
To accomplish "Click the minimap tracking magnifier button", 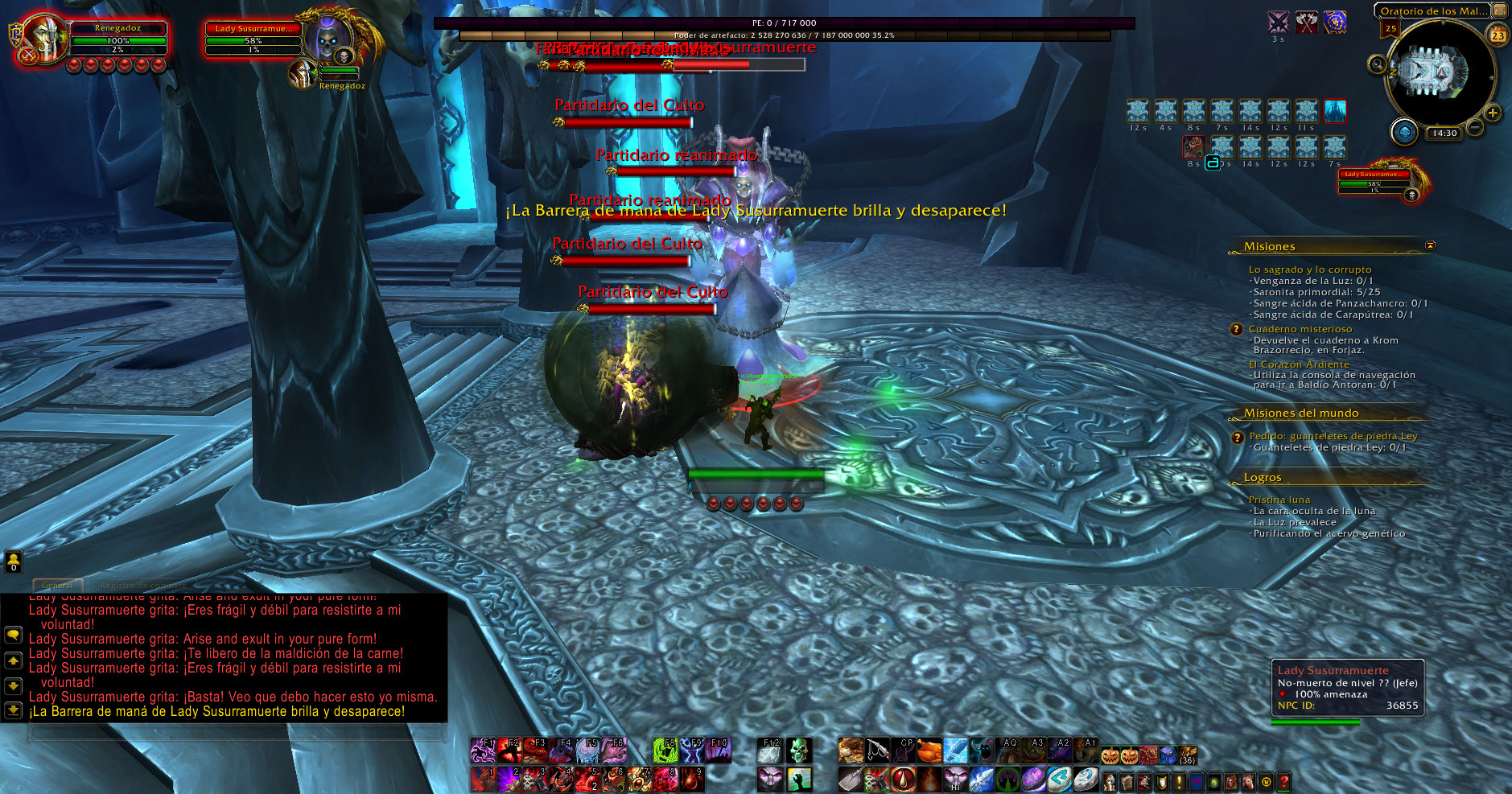I will tap(1377, 64).
